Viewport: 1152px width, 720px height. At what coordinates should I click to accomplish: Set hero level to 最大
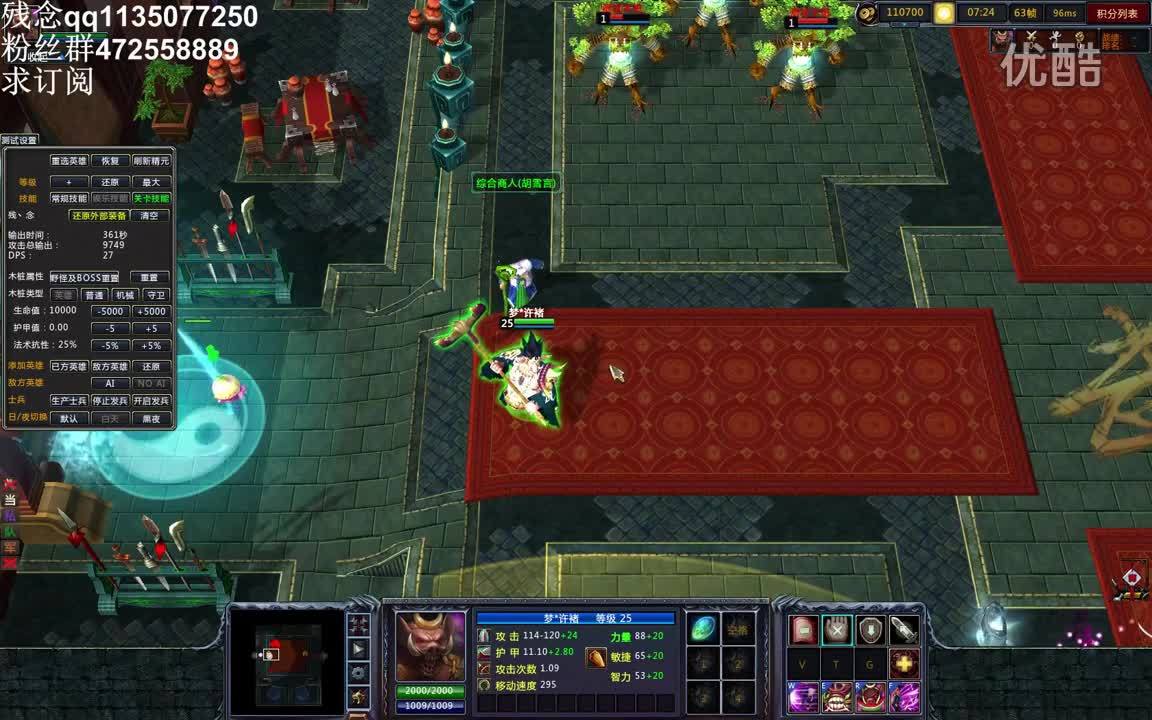[151, 182]
